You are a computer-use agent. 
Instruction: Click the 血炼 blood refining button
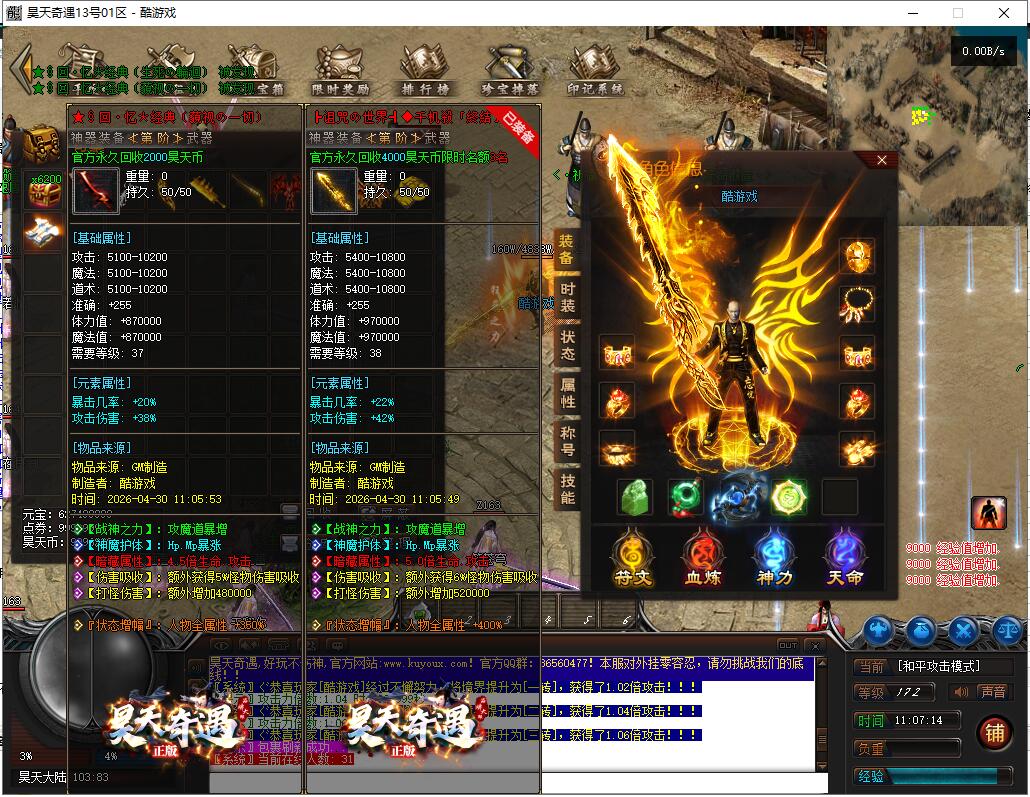pos(703,558)
